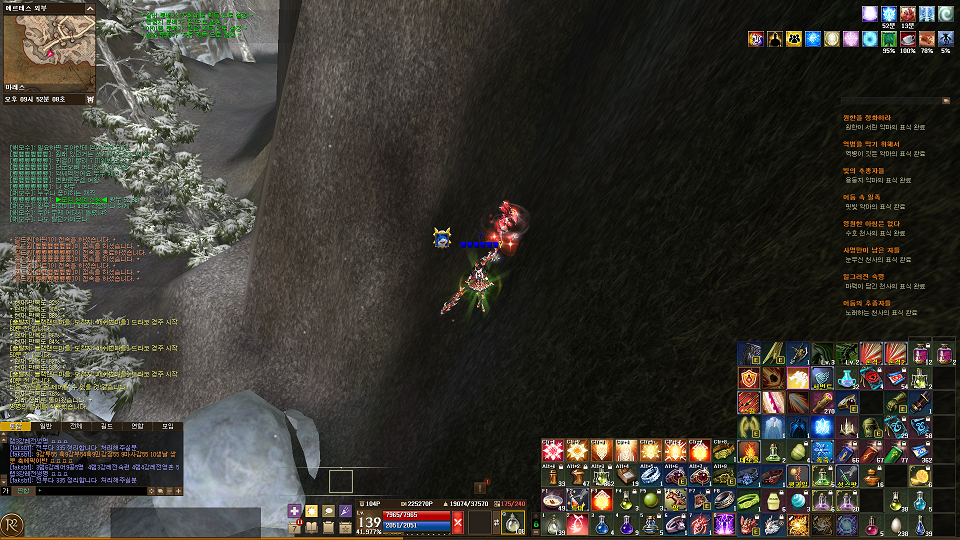Open the R2 main menu emblem
The width and height of the screenshot is (960, 540).
click(12, 524)
